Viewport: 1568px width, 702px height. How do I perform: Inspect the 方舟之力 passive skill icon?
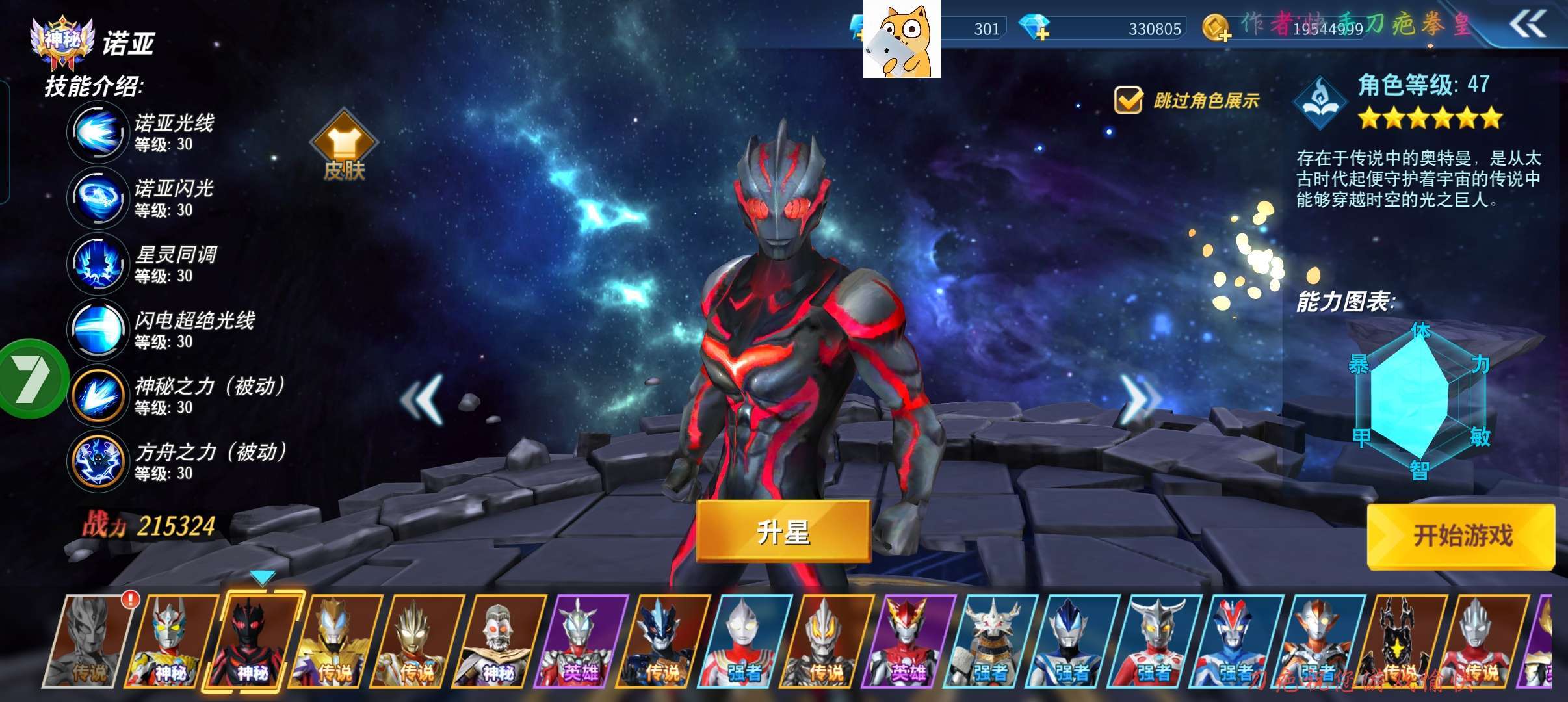click(x=98, y=461)
